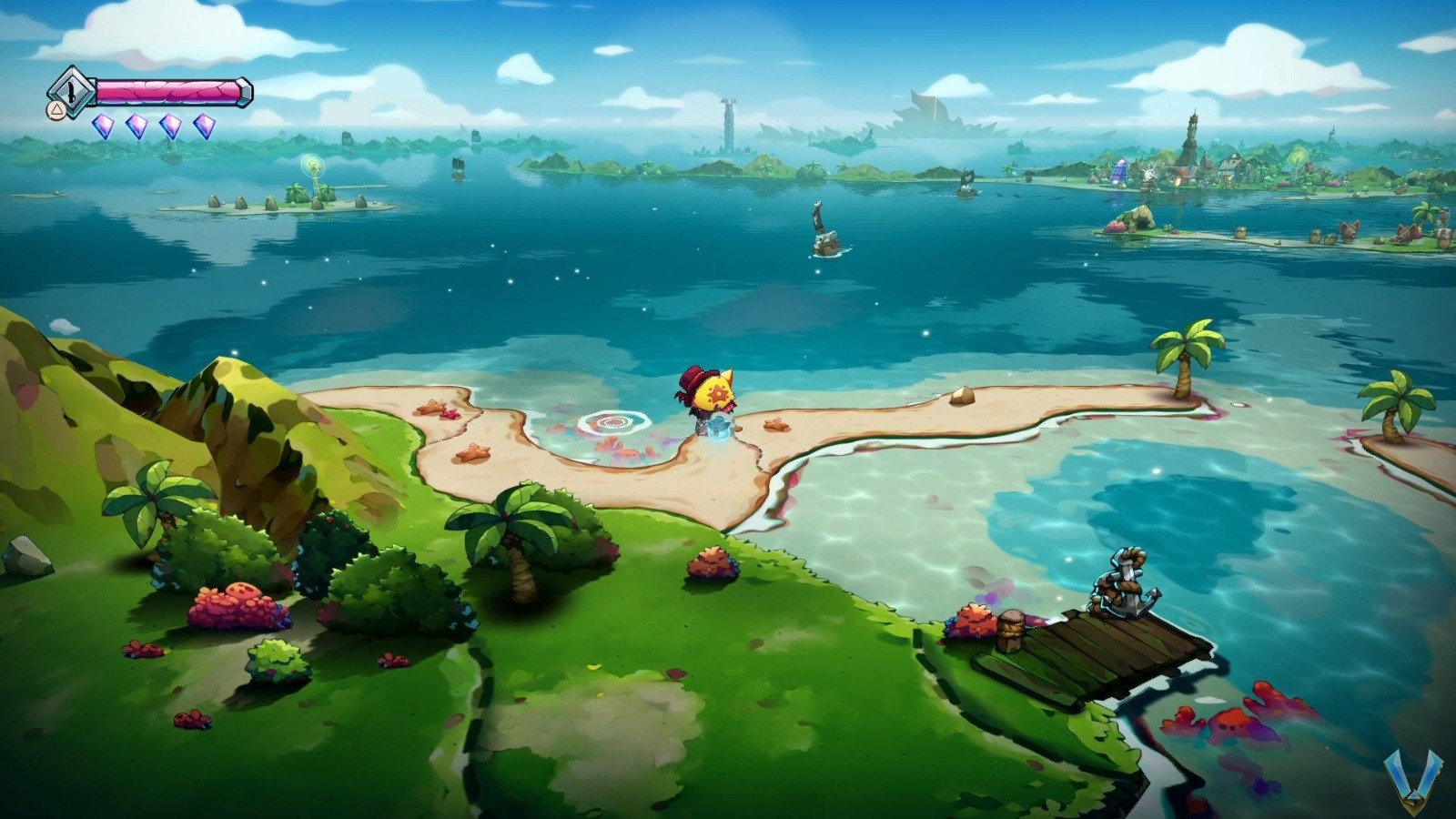
Task: Select the fourth purple diamond gem icon
Action: (206, 125)
